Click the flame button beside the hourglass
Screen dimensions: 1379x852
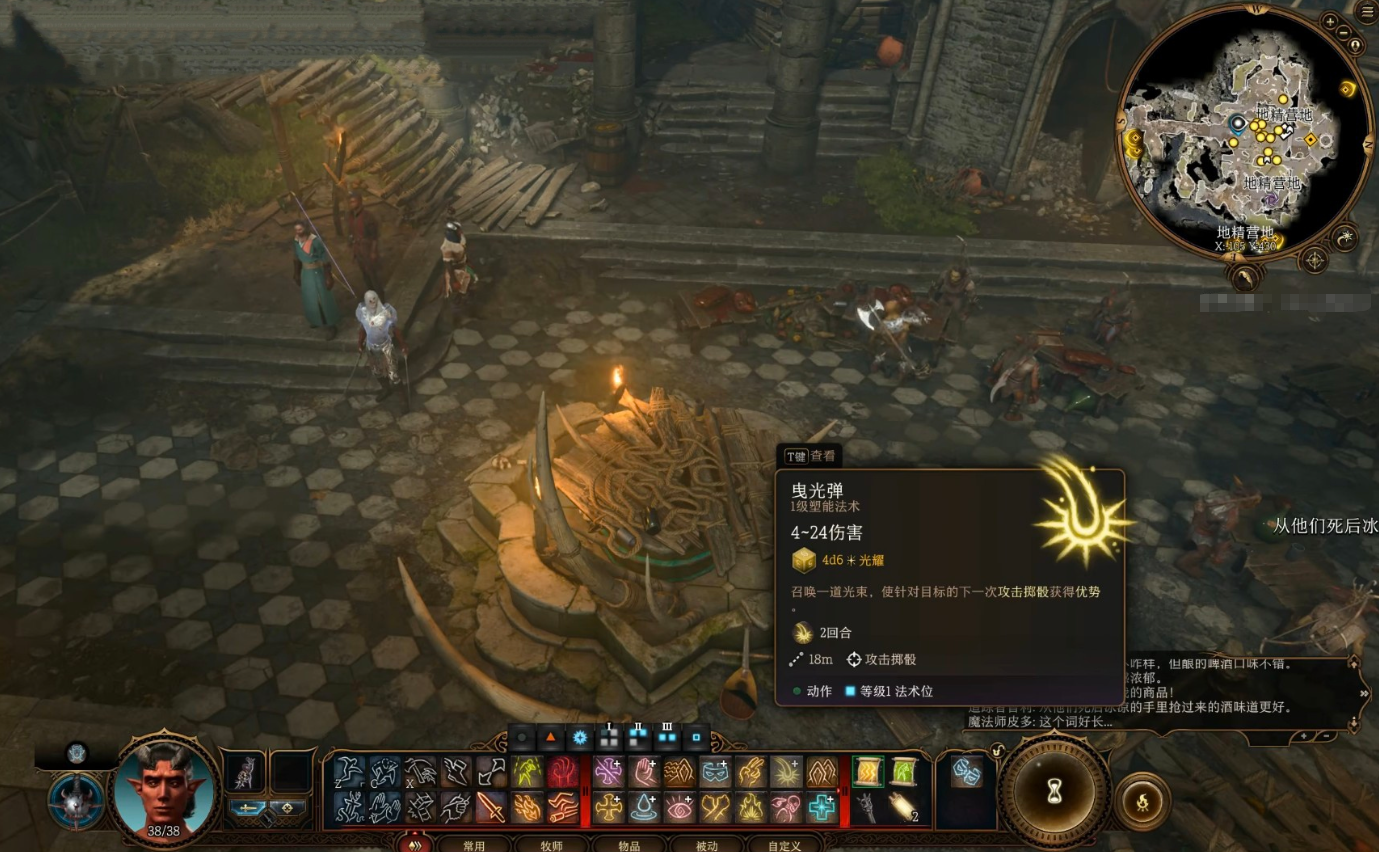tap(1143, 799)
